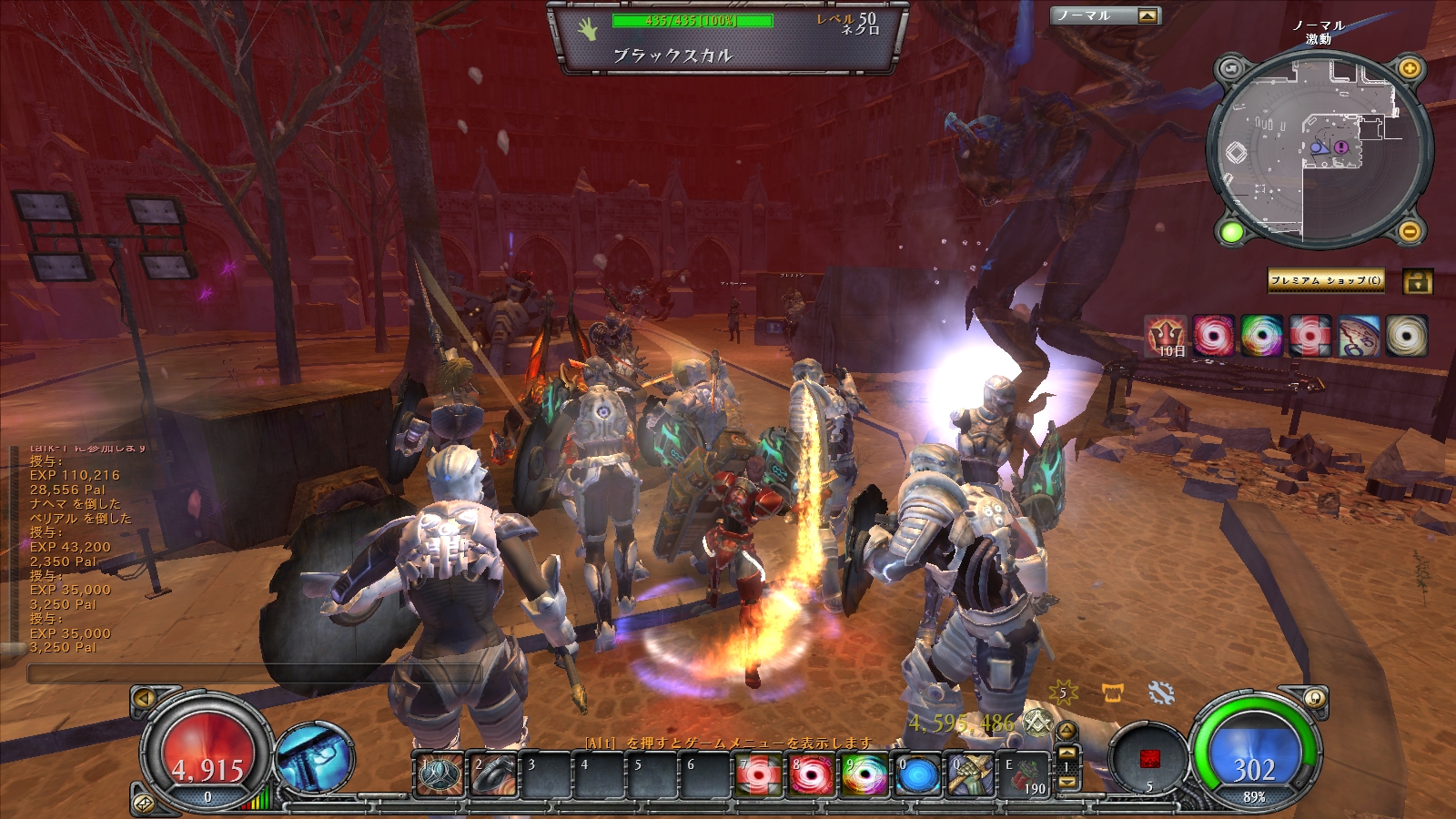
Task: Toggle the gold padlock button
Action: tap(1417, 281)
